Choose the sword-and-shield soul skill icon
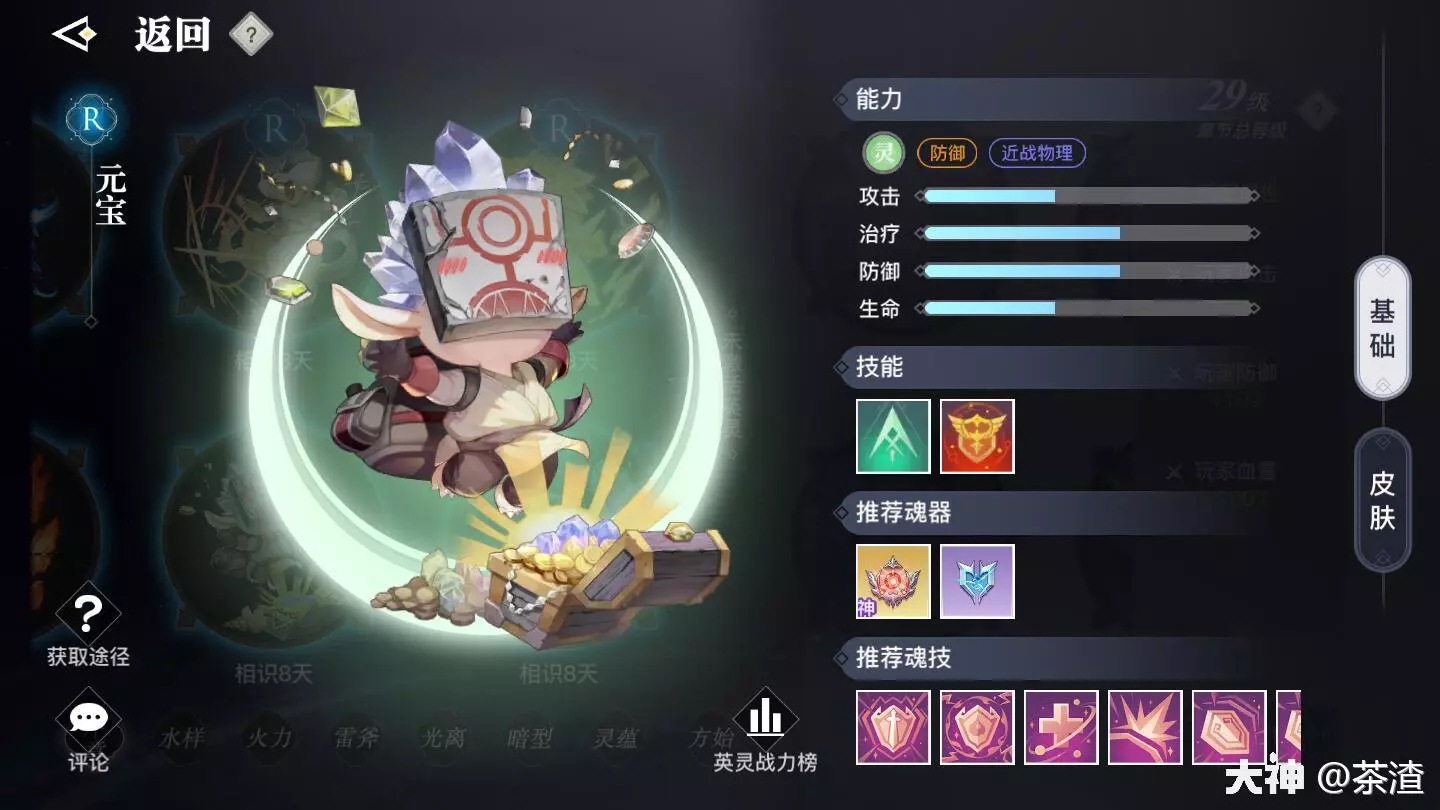1440x810 pixels. coord(893,727)
